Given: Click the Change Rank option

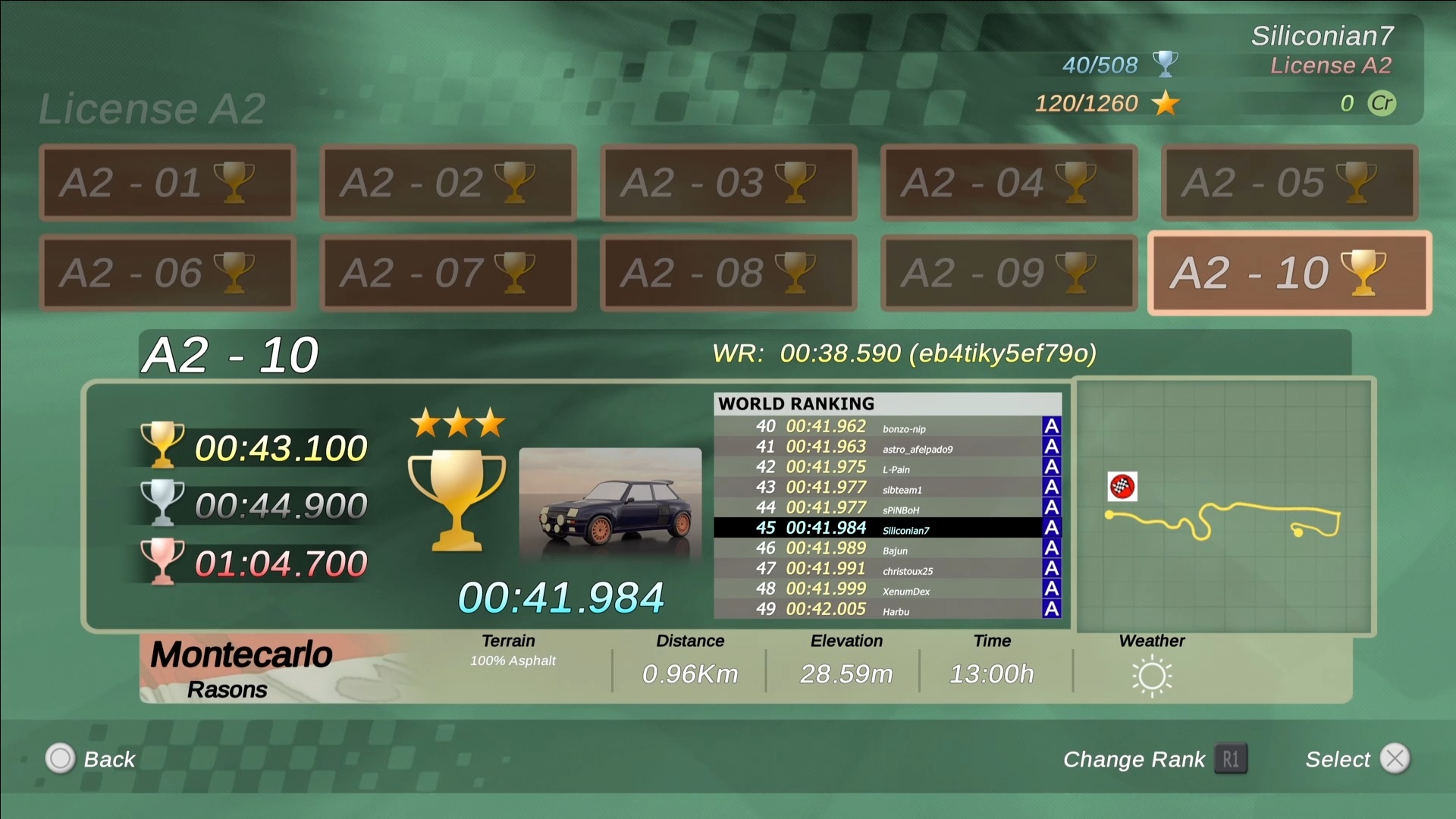Looking at the screenshot, I should point(1154,759).
